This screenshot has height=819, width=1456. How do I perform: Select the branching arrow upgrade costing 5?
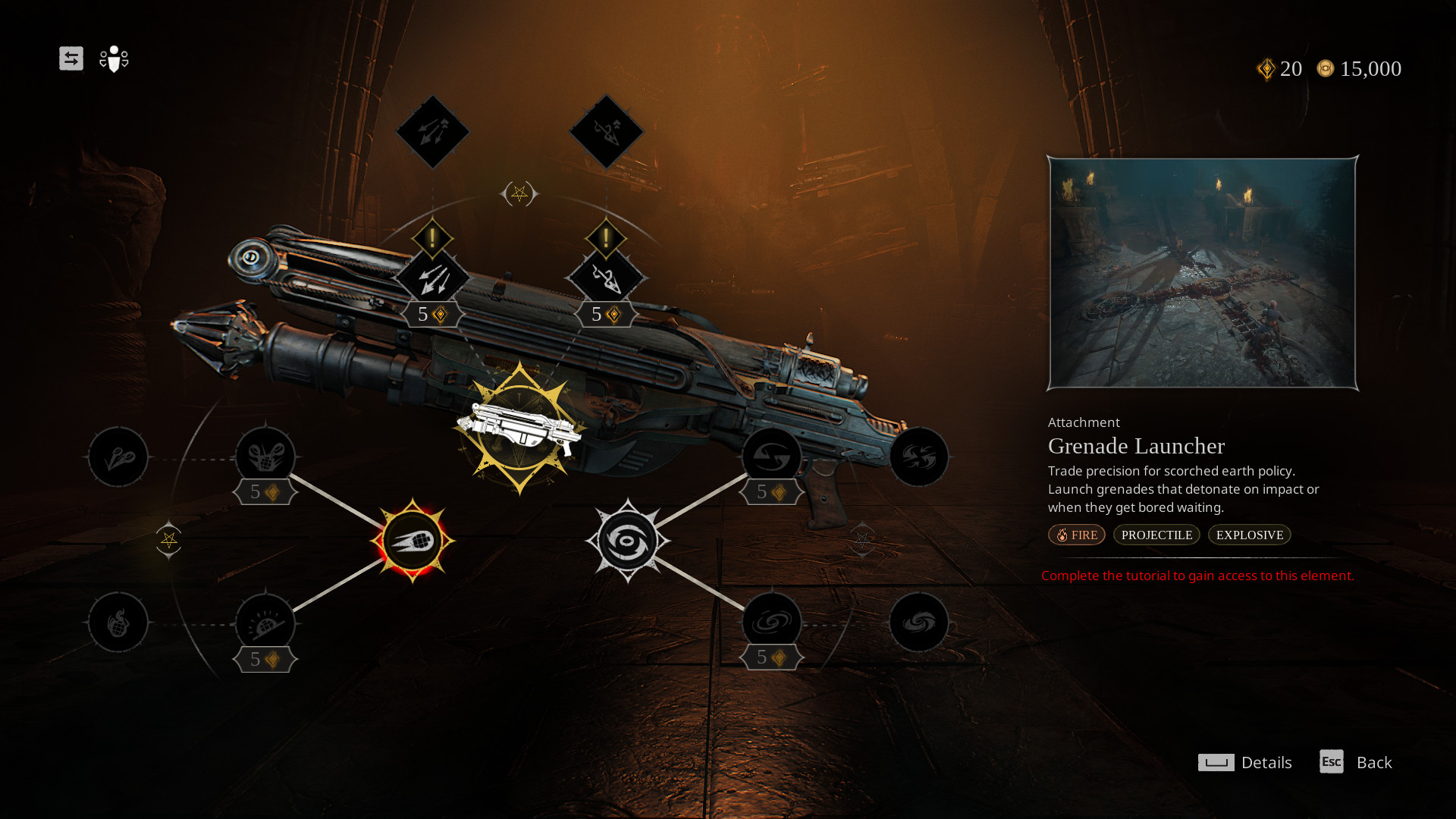point(606,279)
